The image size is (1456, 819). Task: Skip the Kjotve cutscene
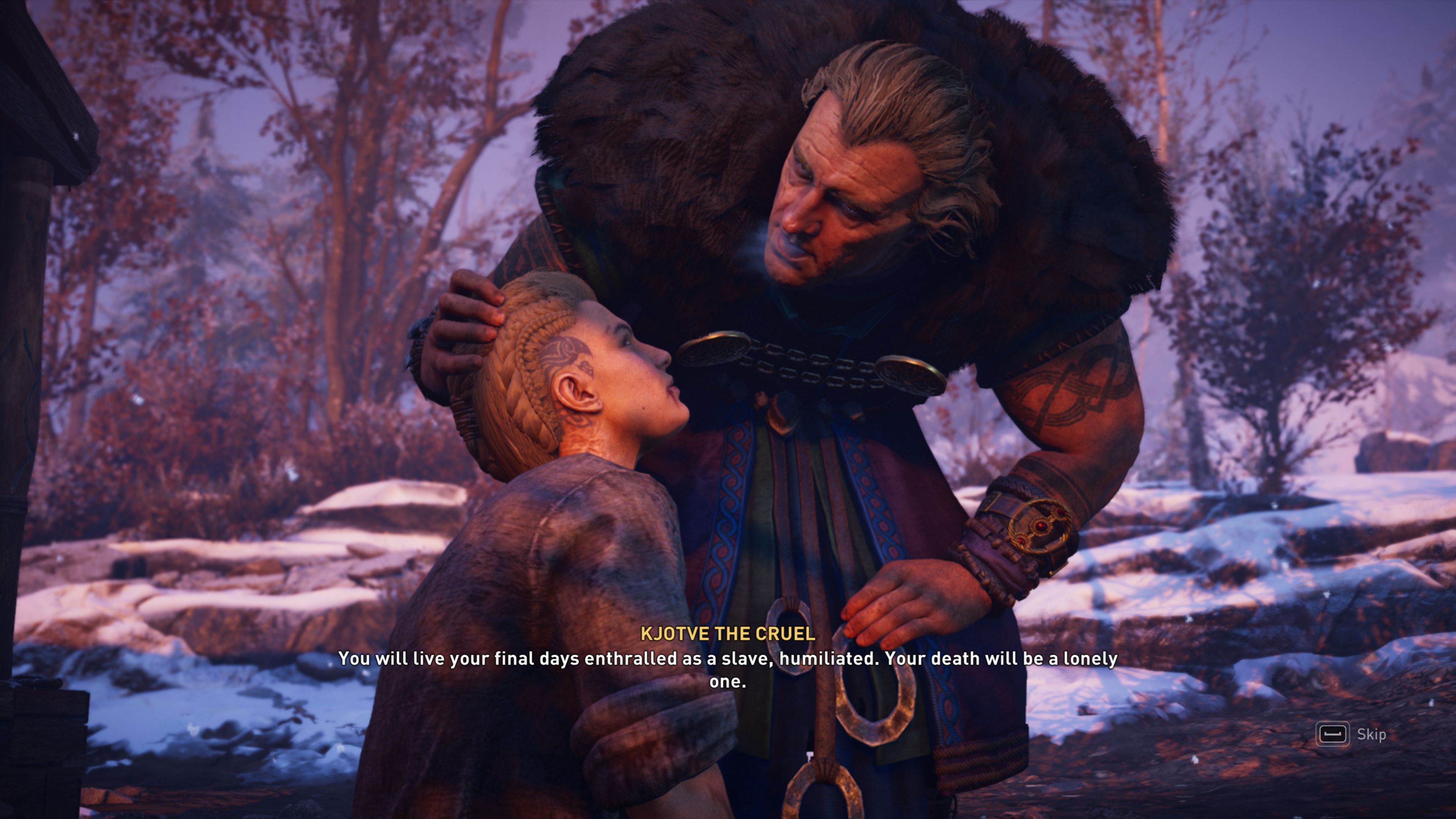click(x=1351, y=734)
